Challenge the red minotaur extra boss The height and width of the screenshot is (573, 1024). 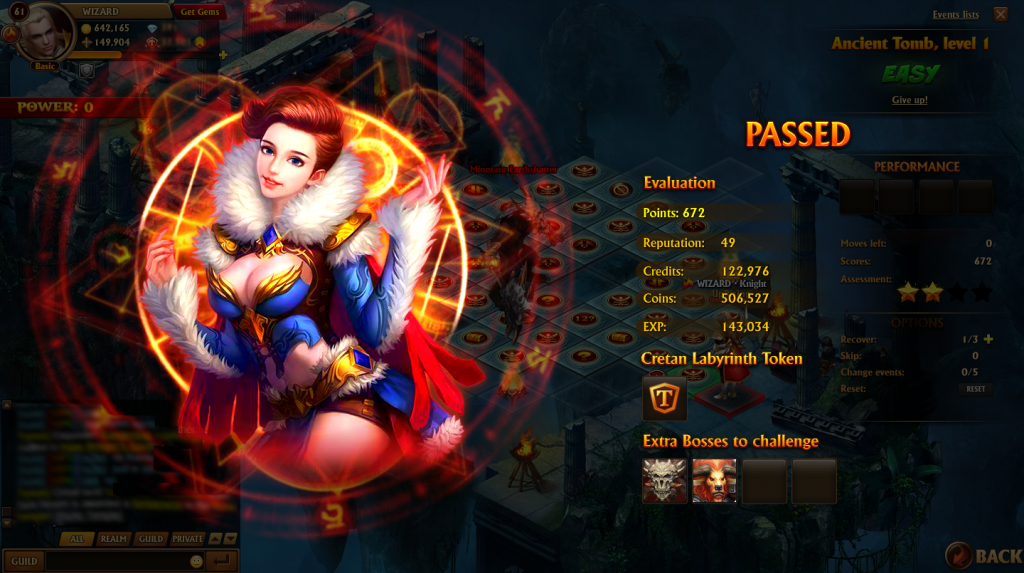click(714, 481)
